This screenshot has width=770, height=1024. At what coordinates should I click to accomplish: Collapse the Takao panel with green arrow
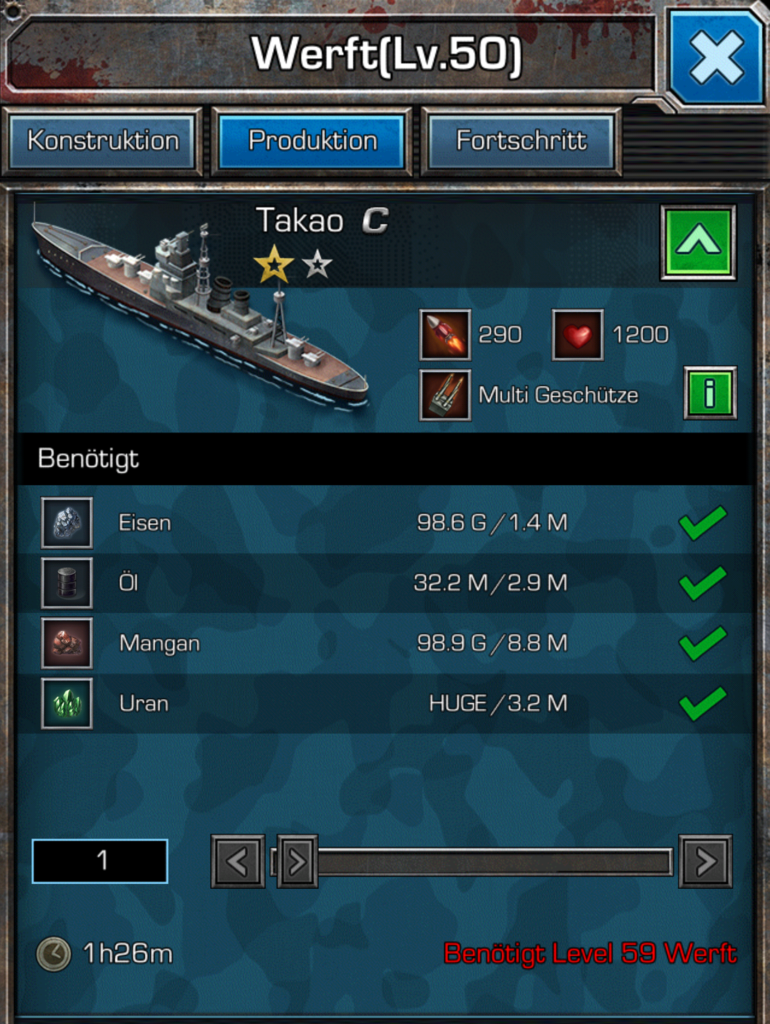pyautogui.click(x=698, y=242)
